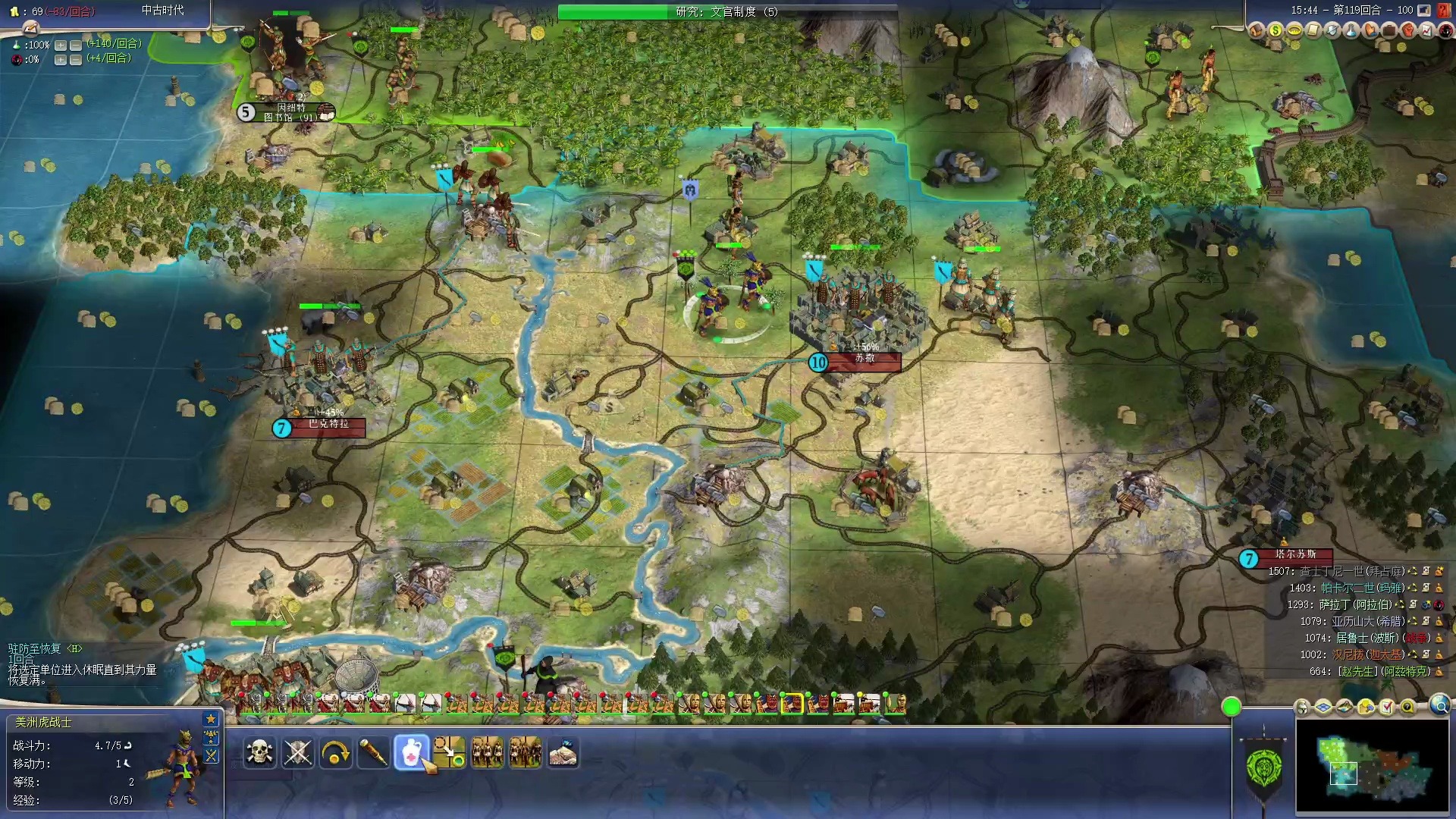
Task: Open the 苏撒 city name bar
Action: point(864,359)
